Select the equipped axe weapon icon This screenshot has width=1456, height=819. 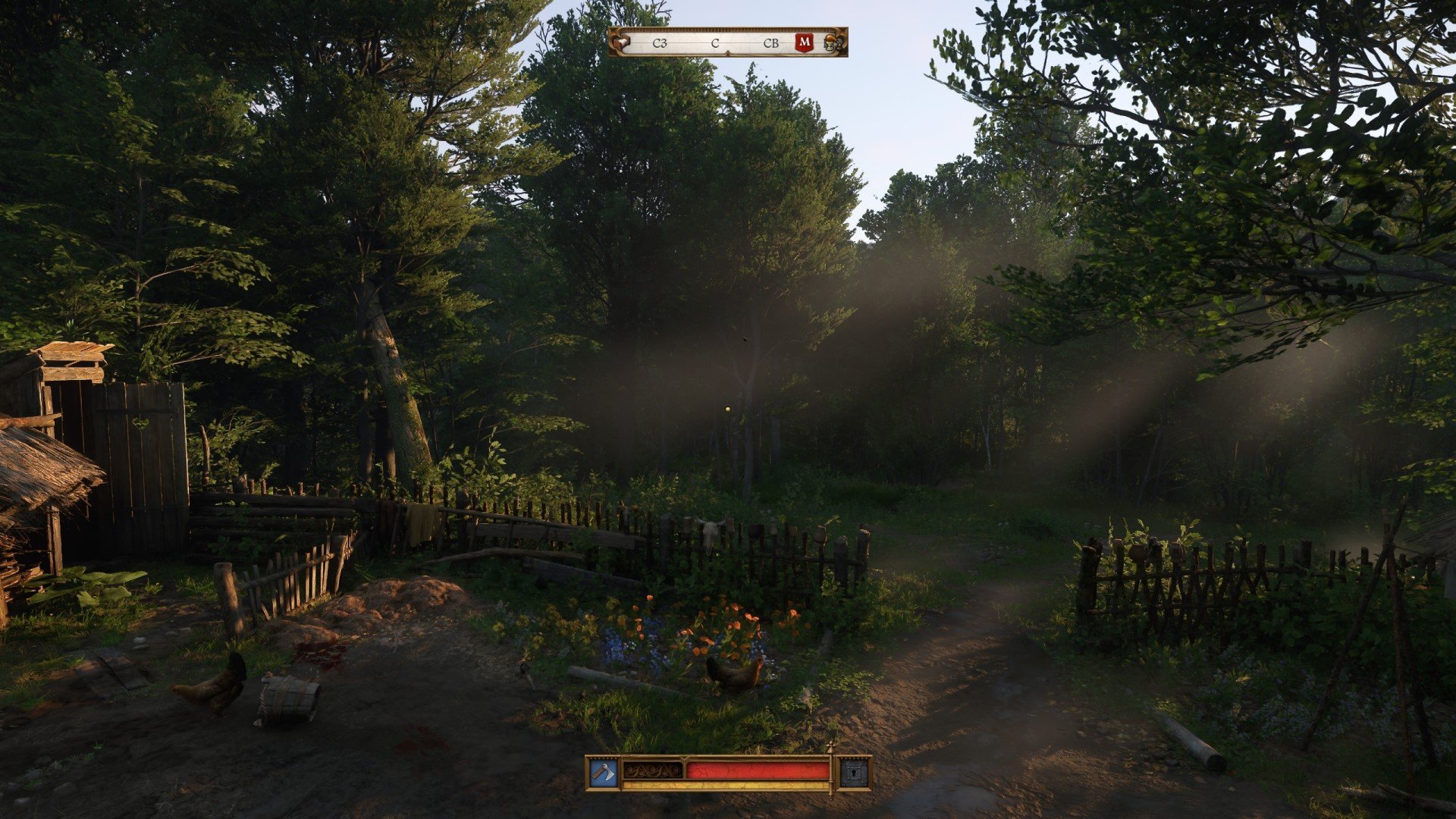tap(604, 773)
